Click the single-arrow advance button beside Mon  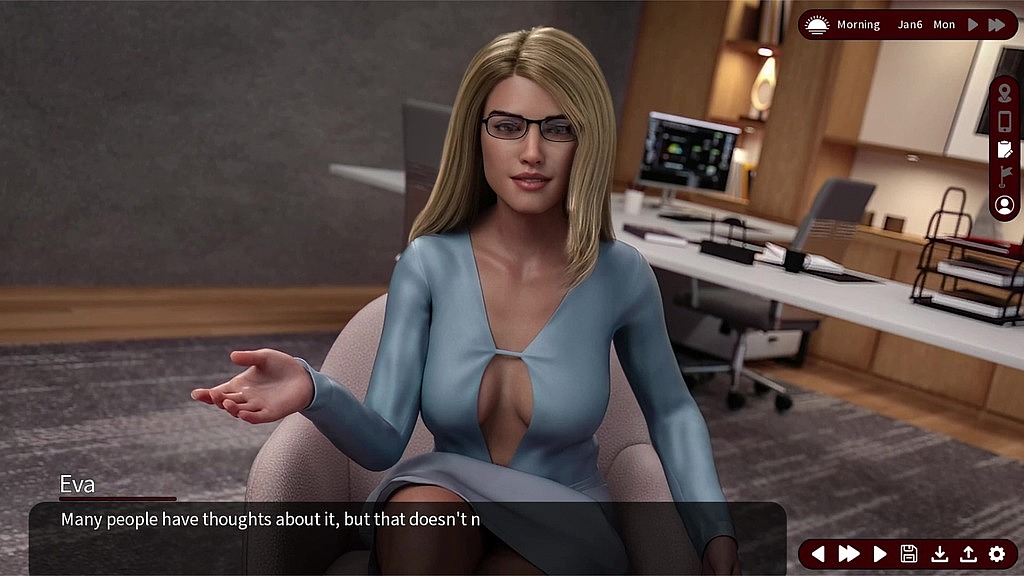click(973, 25)
